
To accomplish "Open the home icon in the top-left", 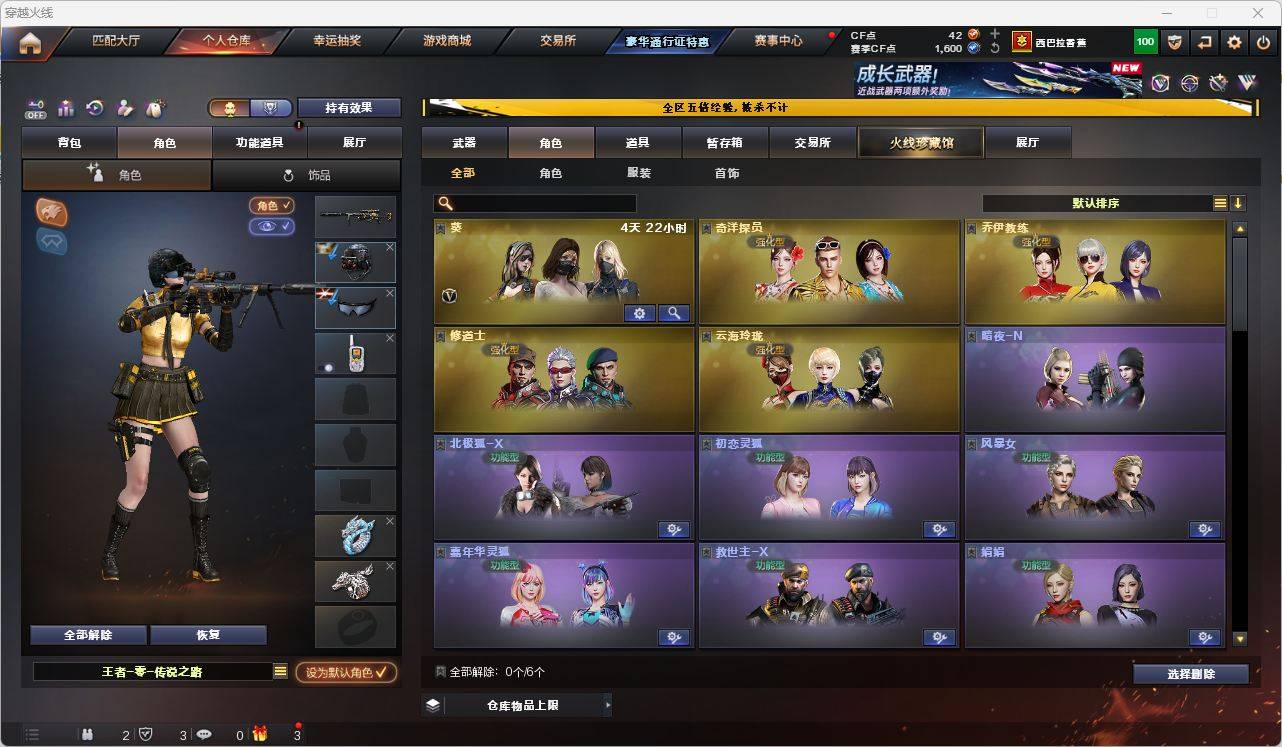I will [x=30, y=41].
